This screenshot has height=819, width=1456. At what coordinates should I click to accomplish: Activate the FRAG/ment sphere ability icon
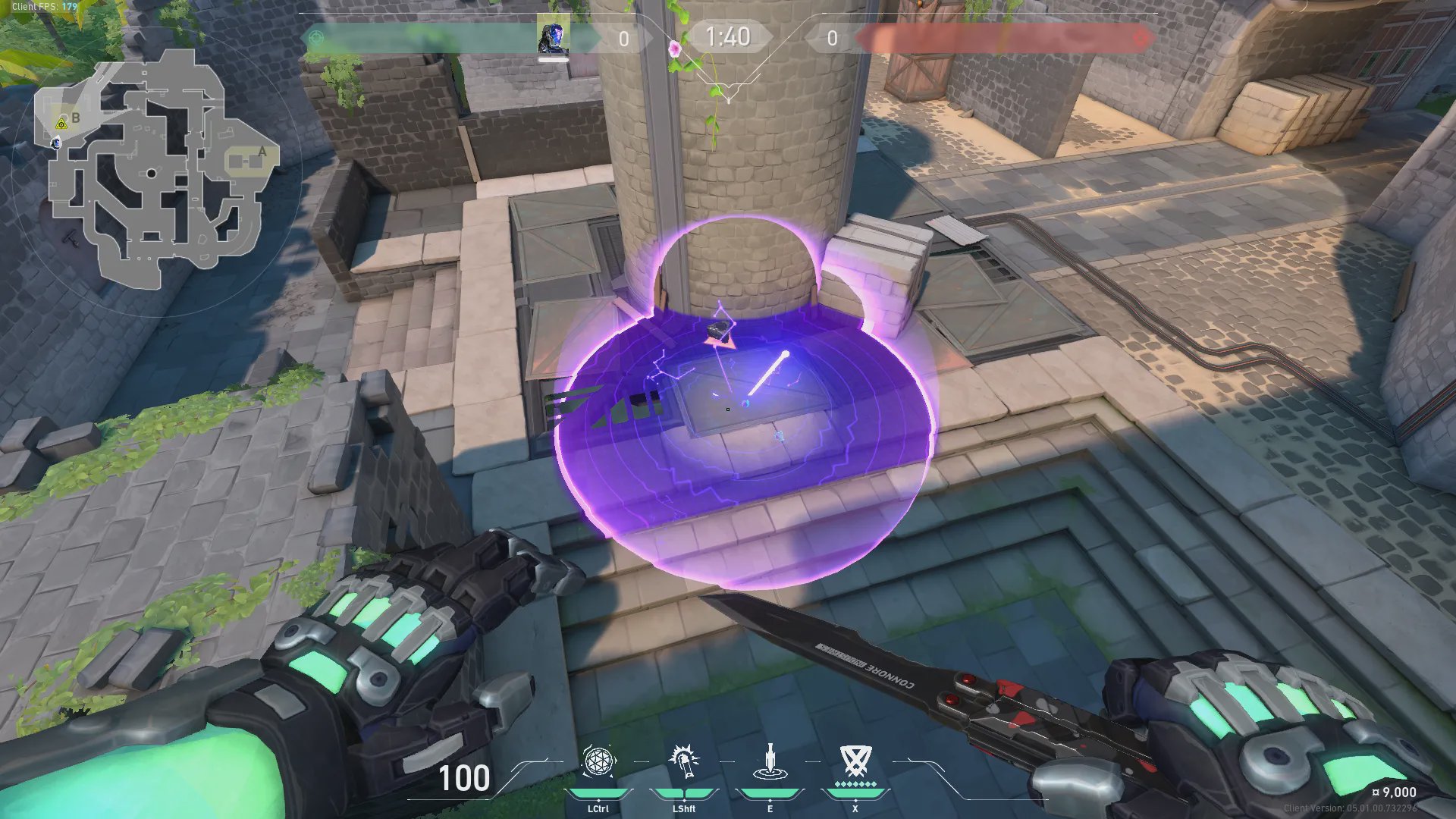click(598, 762)
